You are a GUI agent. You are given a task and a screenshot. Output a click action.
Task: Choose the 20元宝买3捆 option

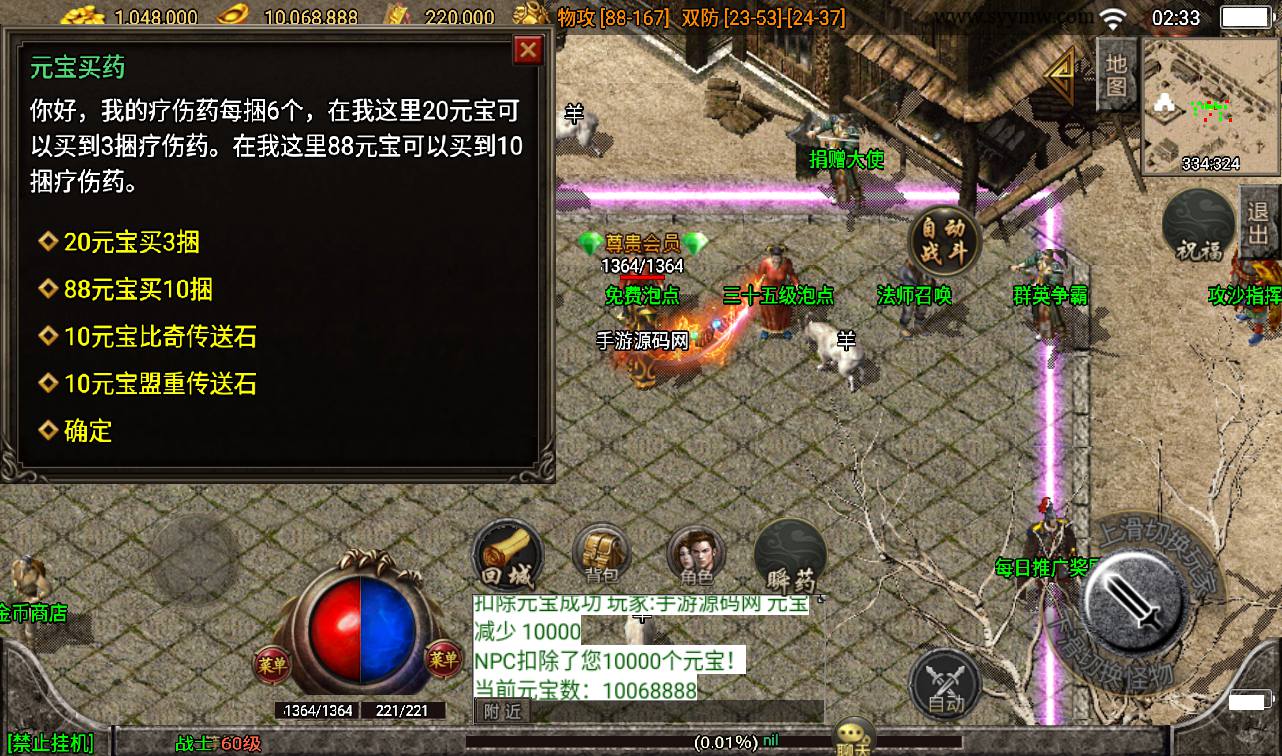131,242
